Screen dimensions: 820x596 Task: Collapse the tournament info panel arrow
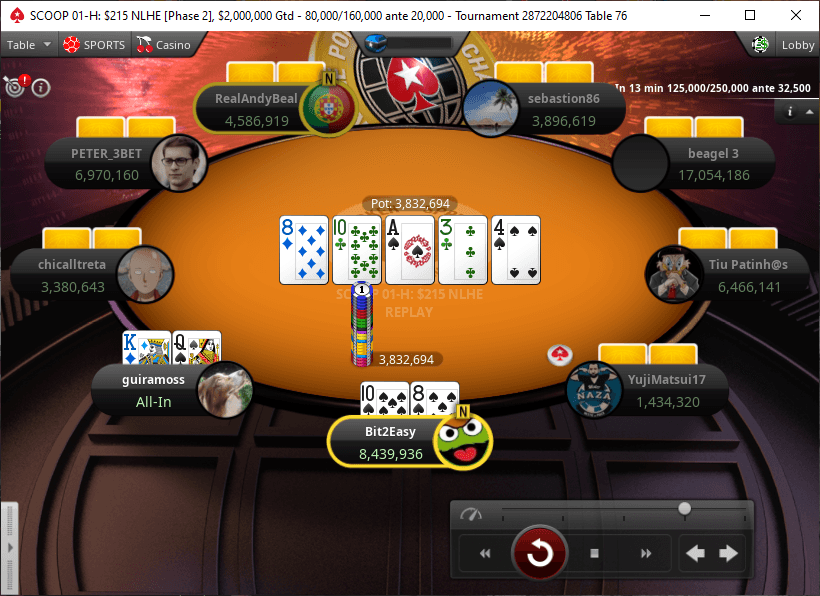pos(808,112)
